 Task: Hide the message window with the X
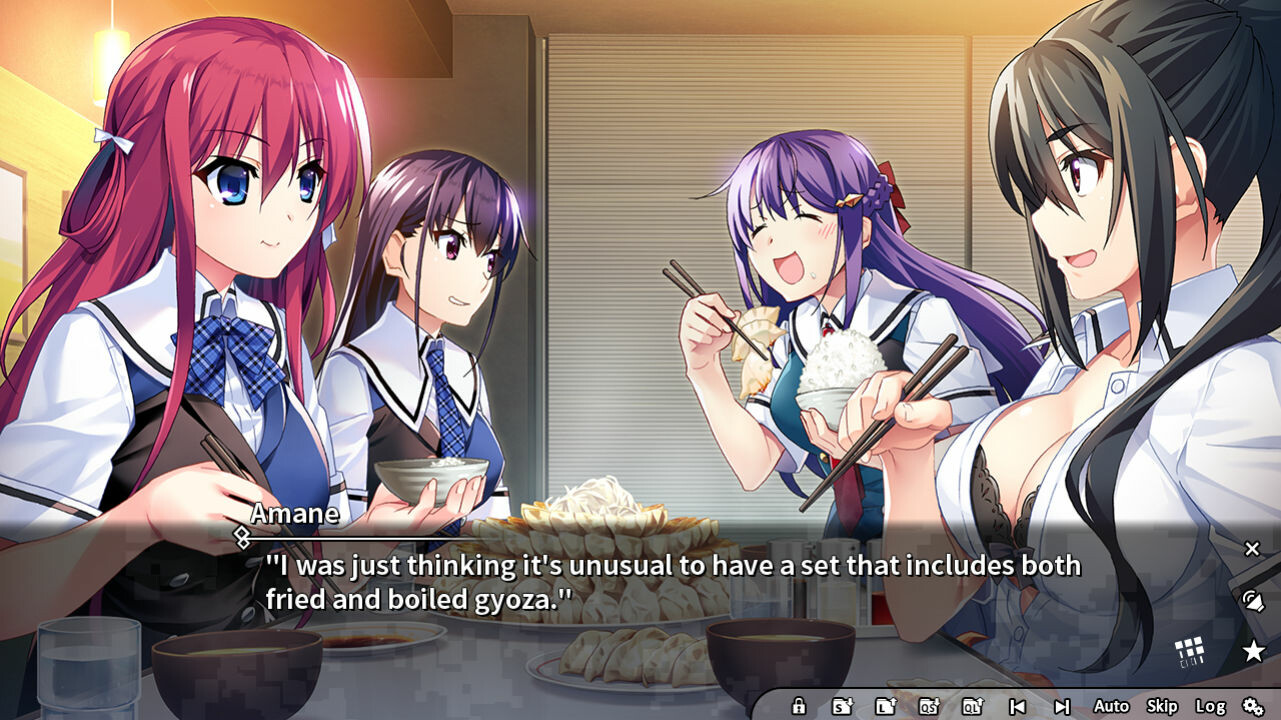click(x=1251, y=548)
